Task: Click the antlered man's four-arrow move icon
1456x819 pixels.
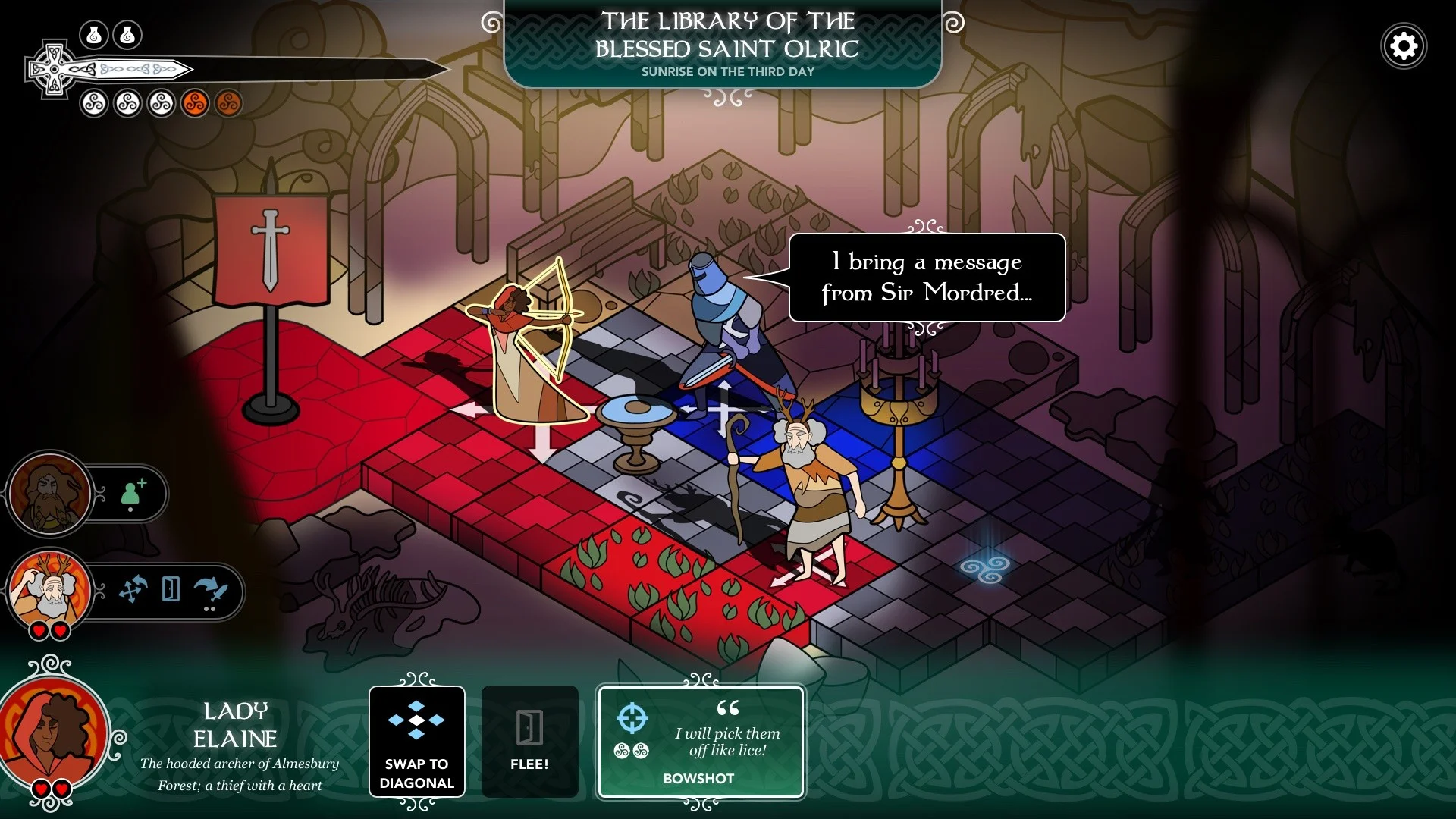Action: [x=133, y=589]
